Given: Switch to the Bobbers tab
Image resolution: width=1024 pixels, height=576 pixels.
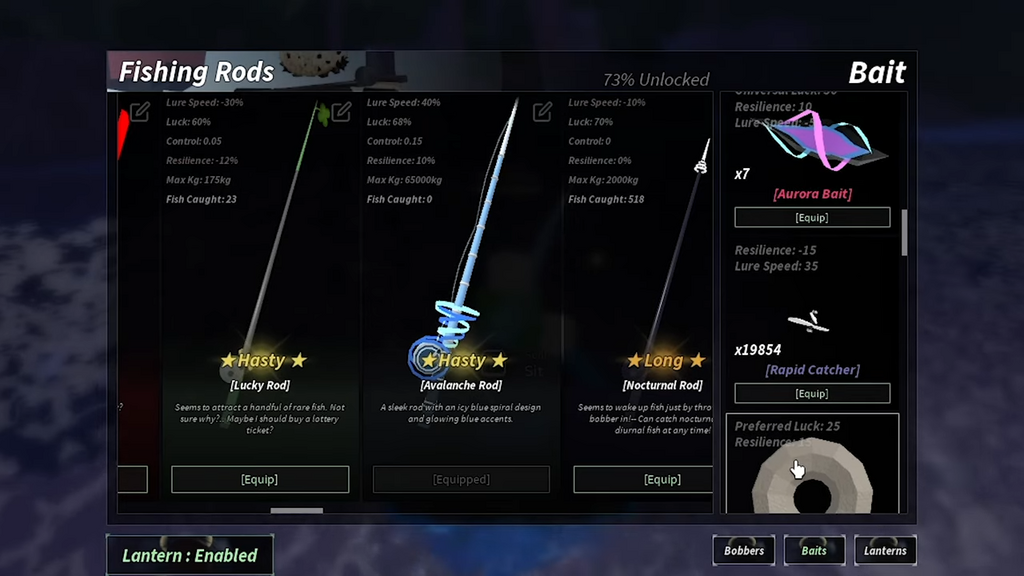Looking at the screenshot, I should (x=744, y=550).
